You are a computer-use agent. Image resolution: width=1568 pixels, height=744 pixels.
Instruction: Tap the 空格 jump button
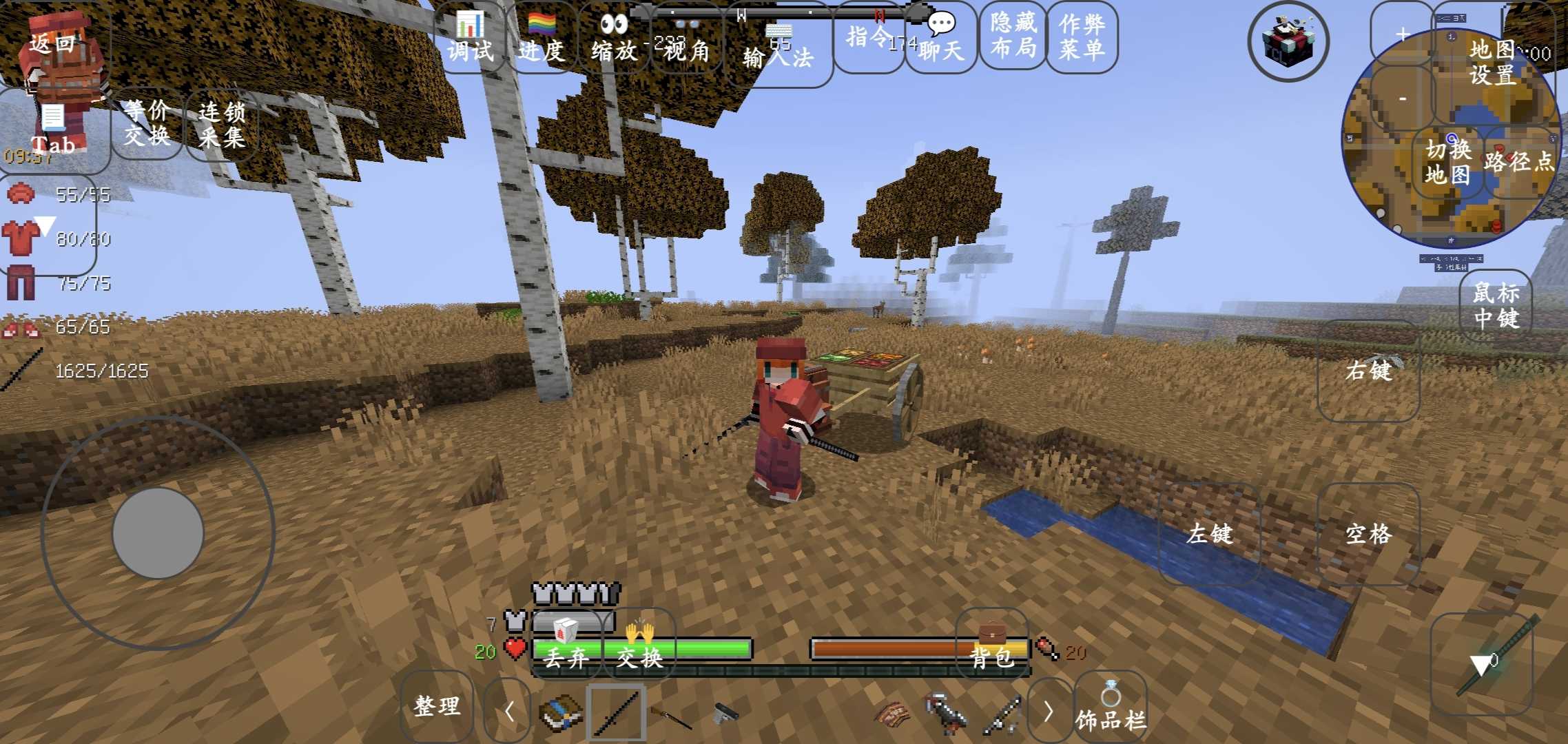tap(1368, 534)
